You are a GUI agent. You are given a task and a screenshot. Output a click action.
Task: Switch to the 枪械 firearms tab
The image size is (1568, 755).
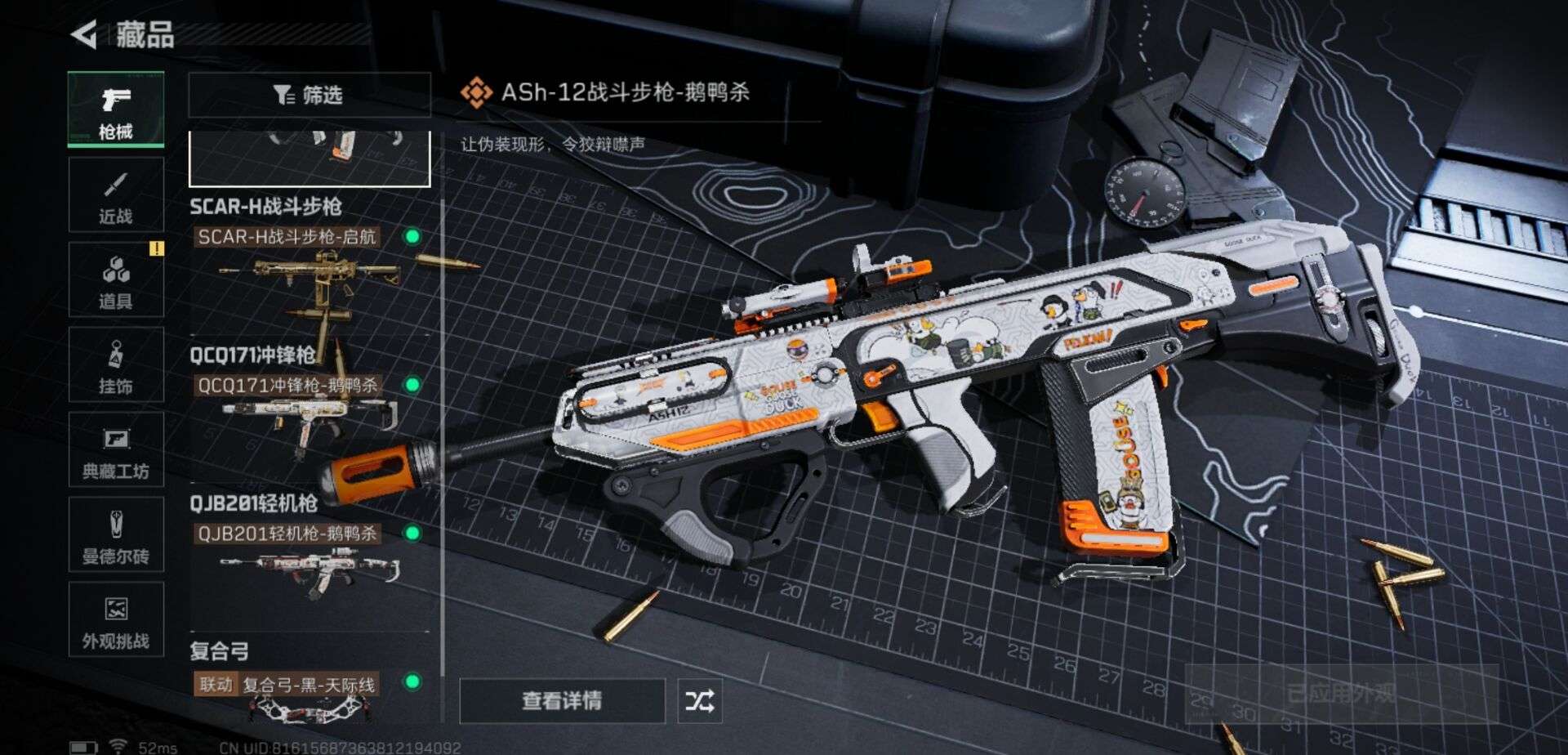point(116,109)
